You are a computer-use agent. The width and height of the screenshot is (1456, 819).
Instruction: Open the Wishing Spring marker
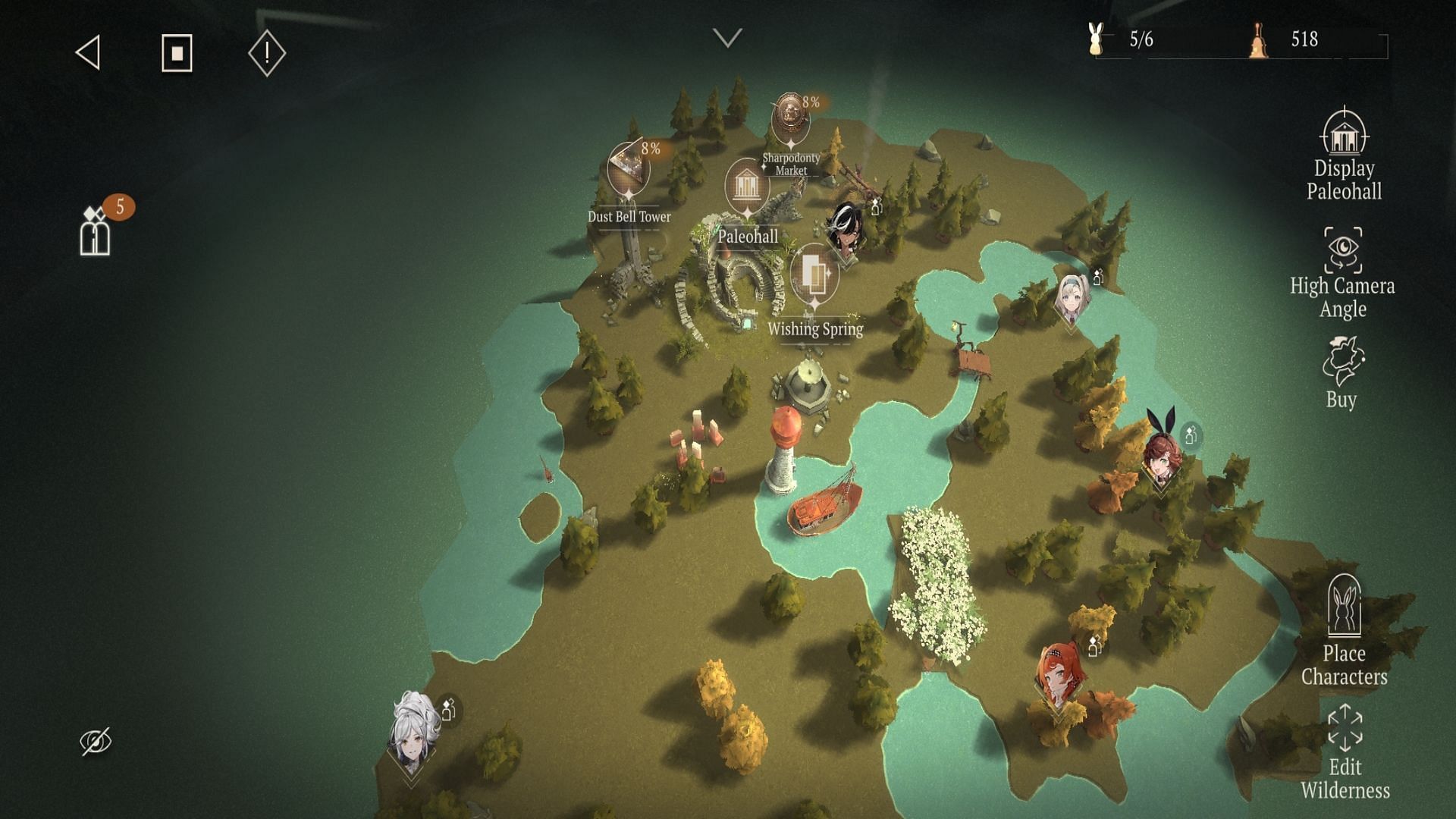pyautogui.click(x=814, y=275)
